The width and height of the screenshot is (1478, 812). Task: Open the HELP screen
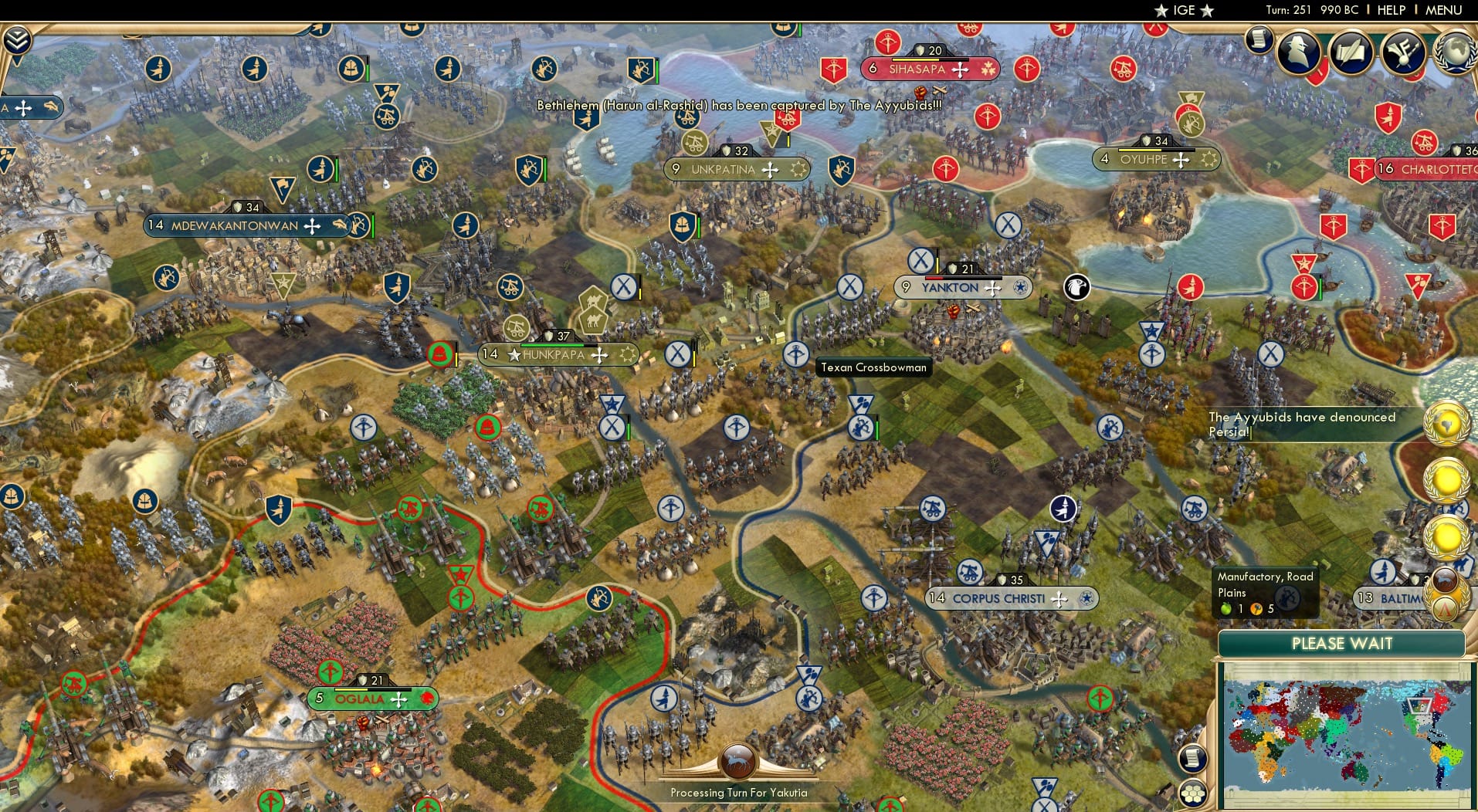[x=1390, y=10]
